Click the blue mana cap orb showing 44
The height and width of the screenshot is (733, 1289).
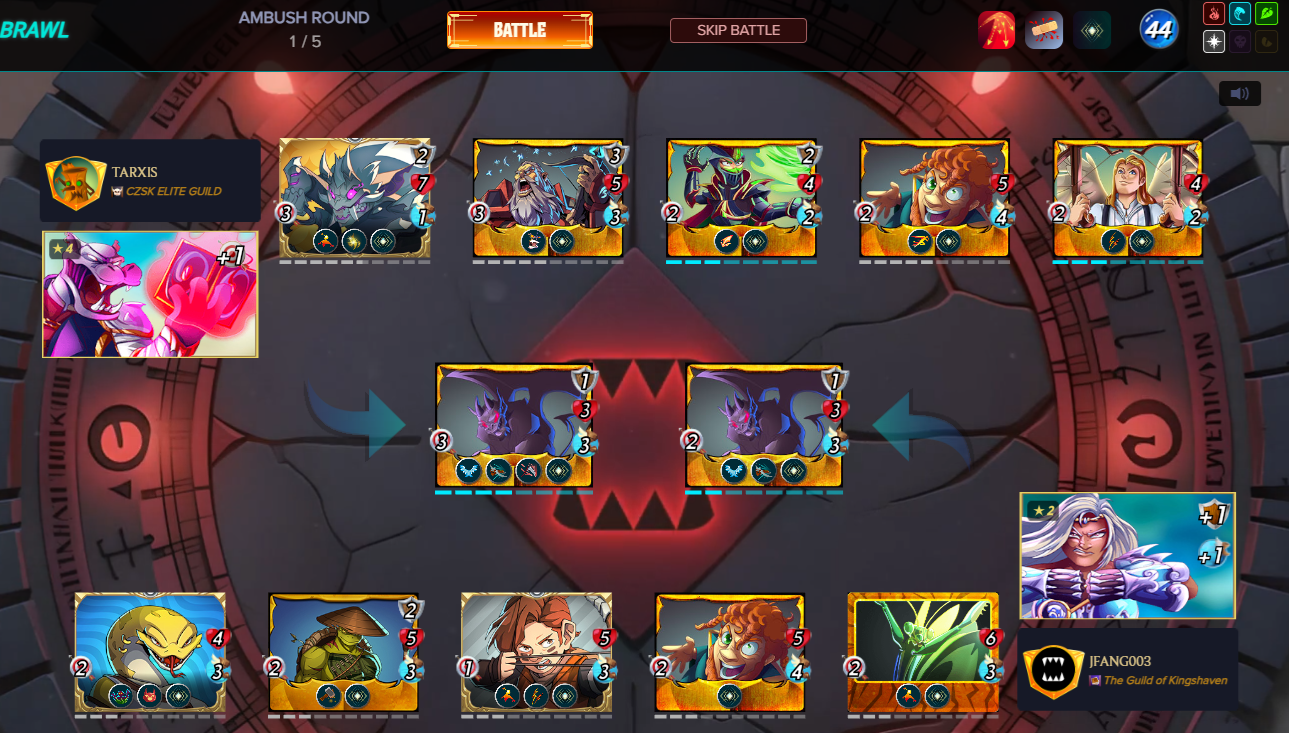[x=1157, y=30]
